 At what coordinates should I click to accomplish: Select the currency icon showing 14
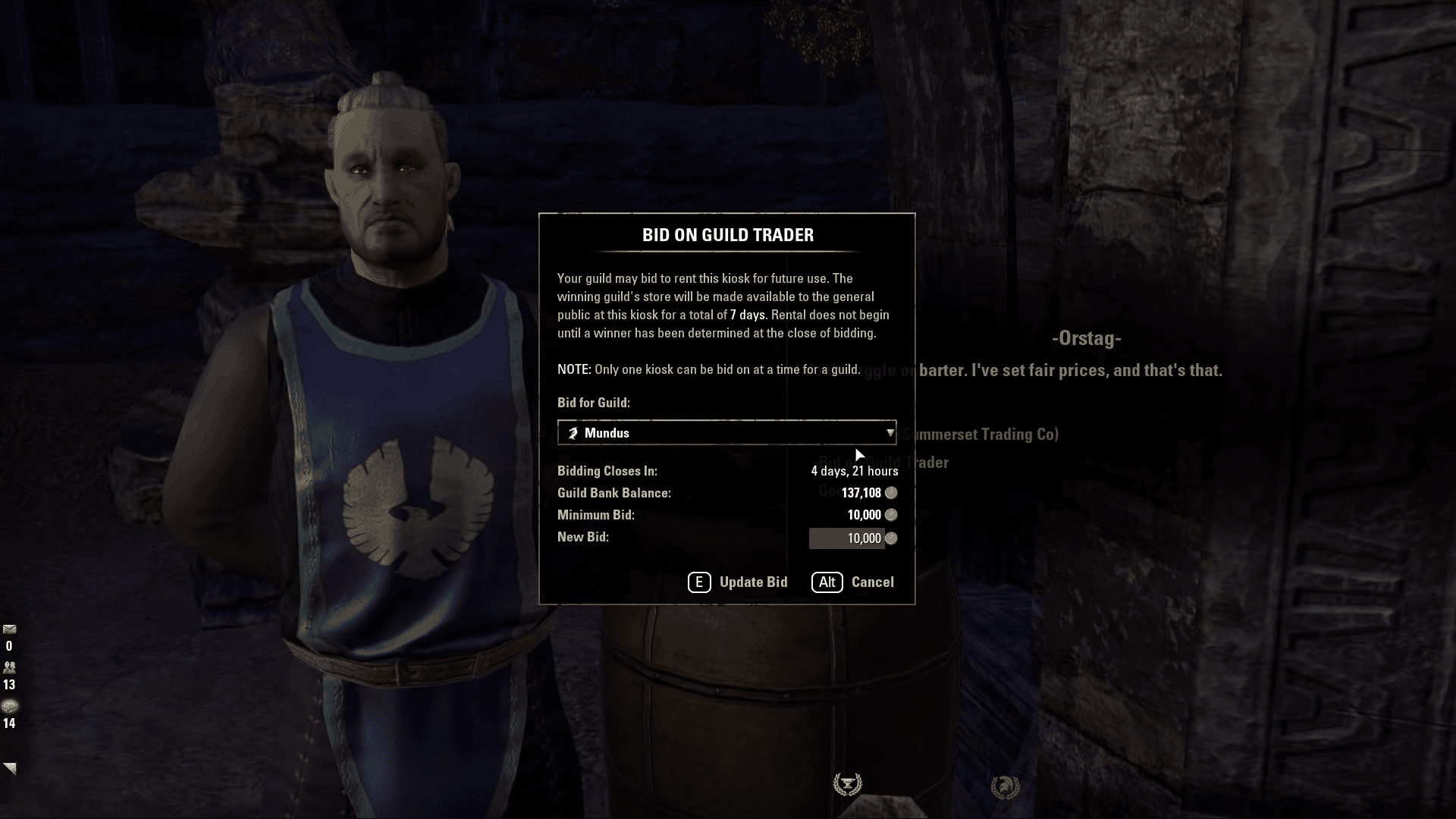pyautogui.click(x=9, y=706)
